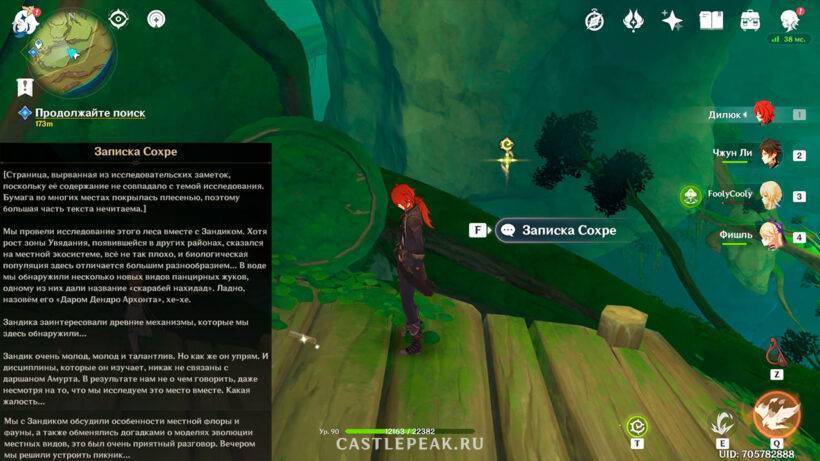Image resolution: width=820 pixels, height=461 pixels.
Task: Open the Adventurer Handbook book icon
Action: pos(711,20)
